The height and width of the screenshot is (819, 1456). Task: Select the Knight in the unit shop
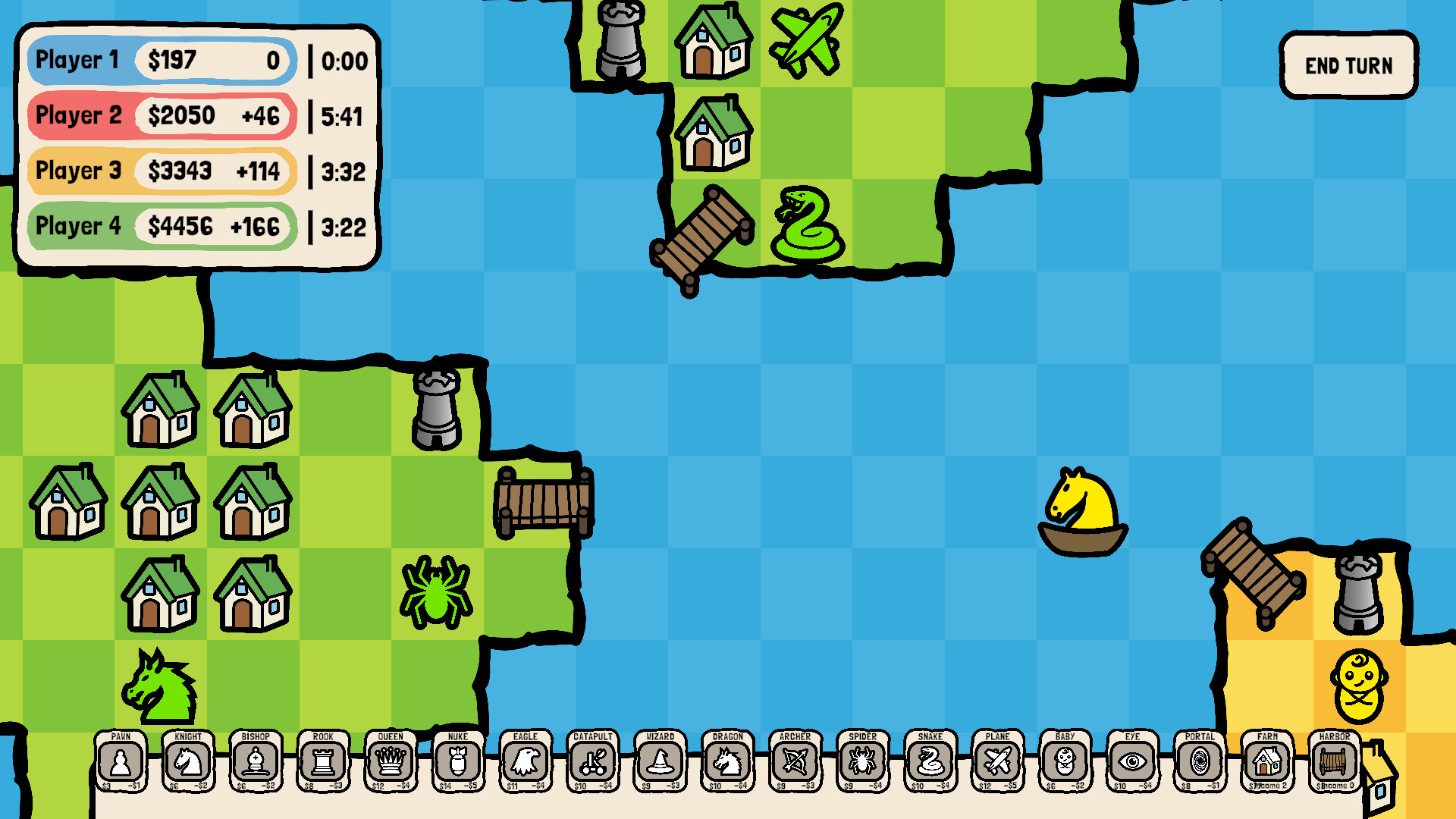(188, 764)
